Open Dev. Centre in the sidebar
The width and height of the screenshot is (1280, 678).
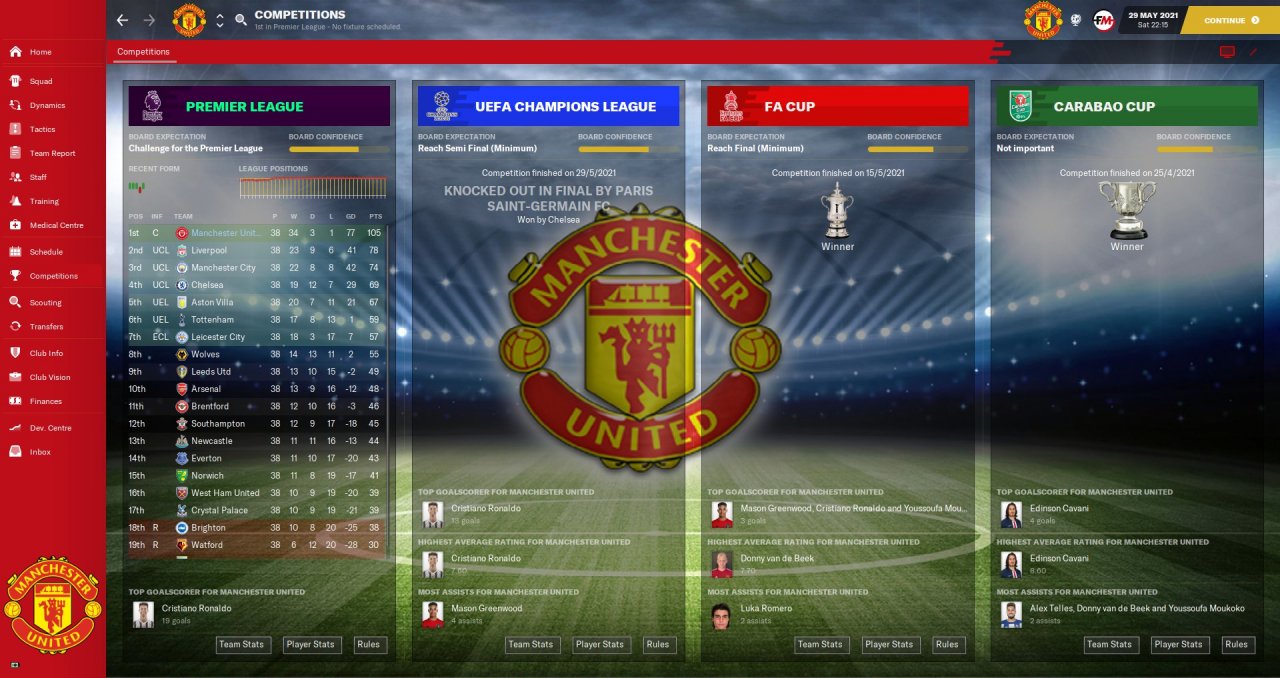[x=50, y=428]
